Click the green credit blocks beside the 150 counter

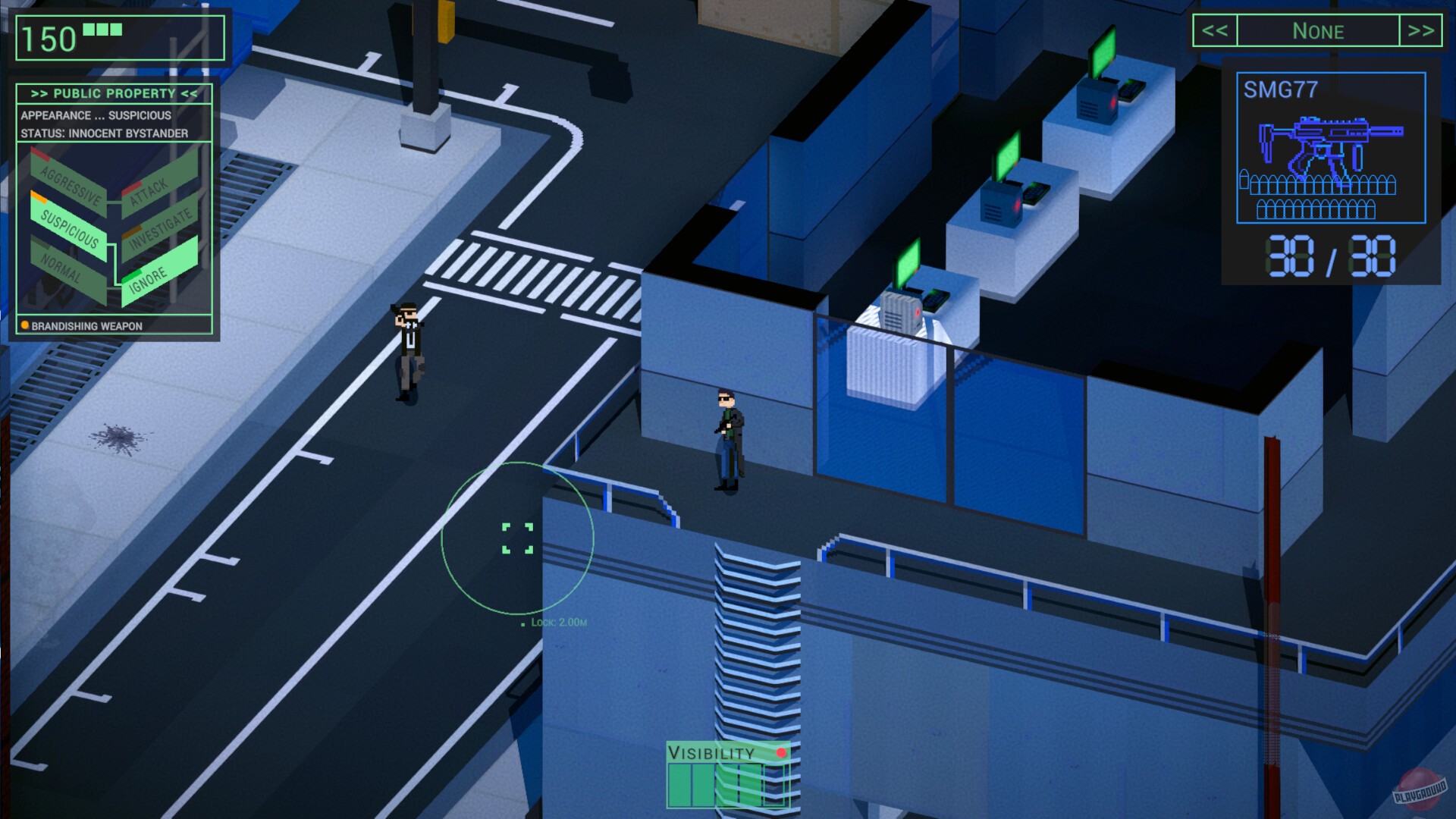[102, 29]
